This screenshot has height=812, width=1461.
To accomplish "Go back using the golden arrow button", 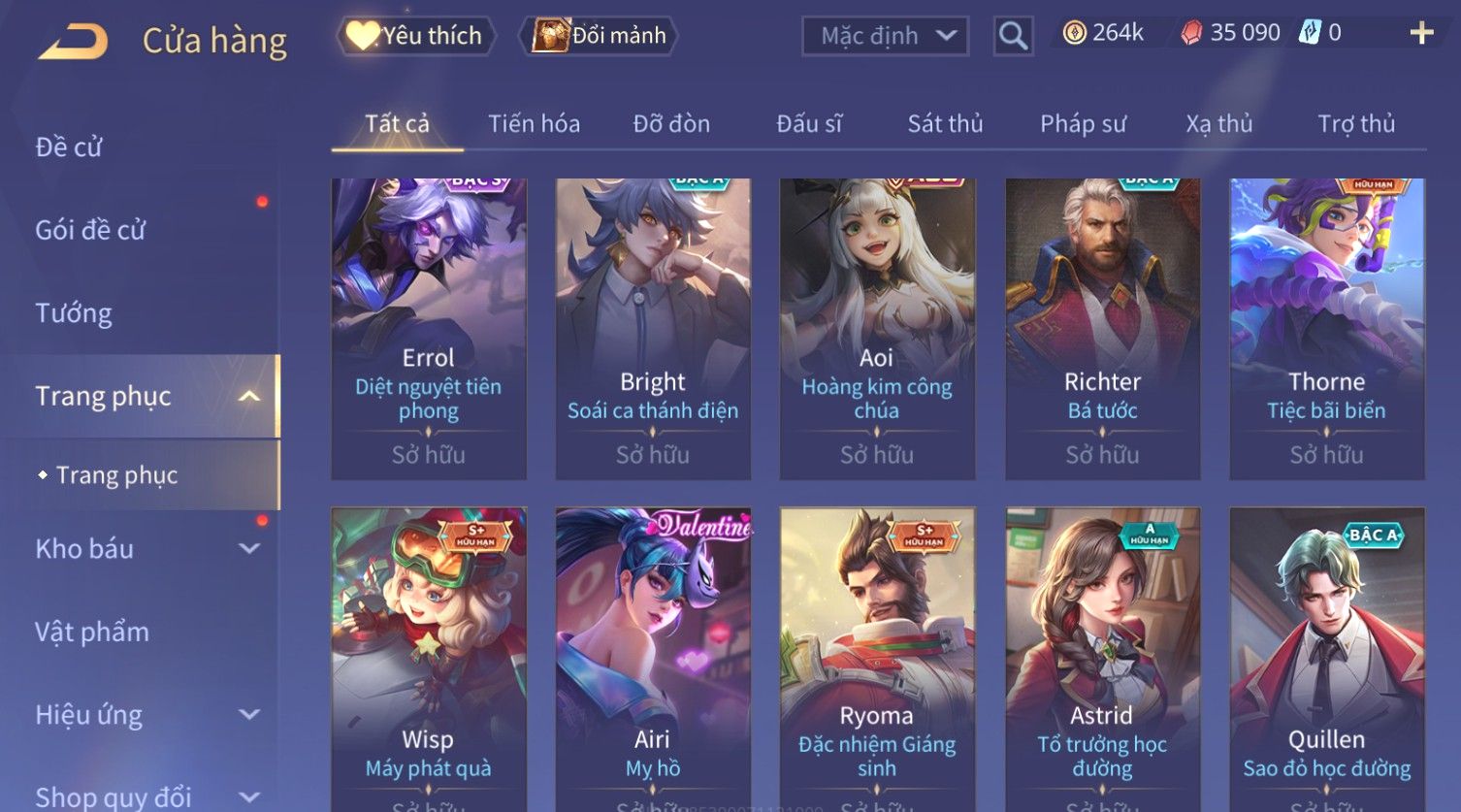I will [73, 41].
